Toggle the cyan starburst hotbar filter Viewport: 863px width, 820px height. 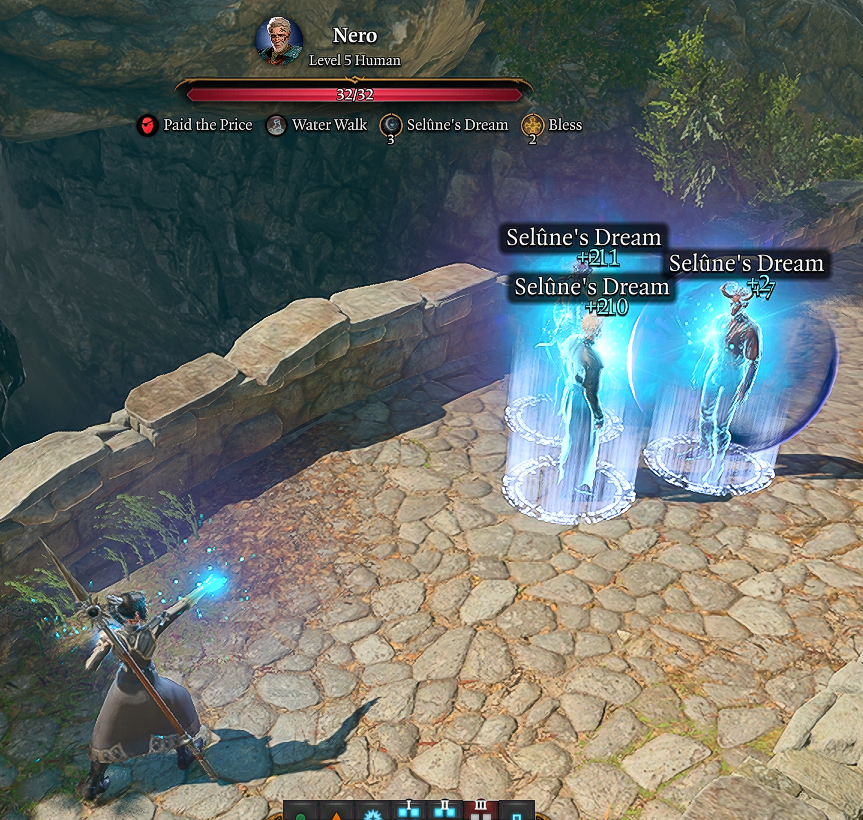point(373,811)
